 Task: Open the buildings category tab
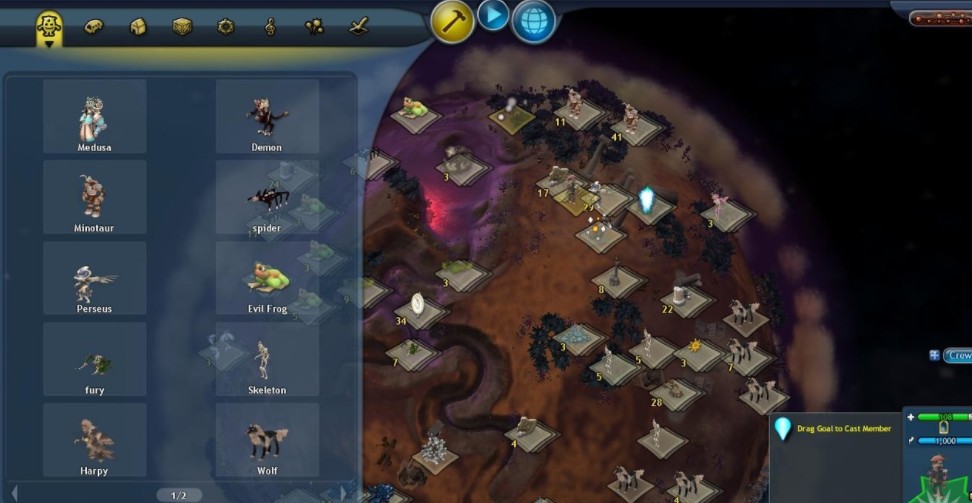click(x=138, y=27)
